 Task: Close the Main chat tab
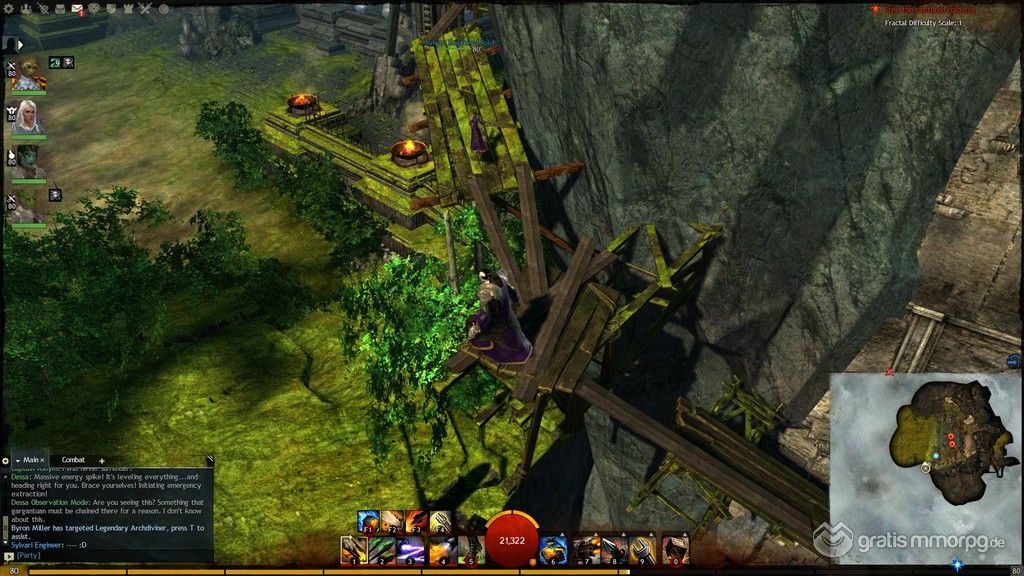(x=42, y=460)
